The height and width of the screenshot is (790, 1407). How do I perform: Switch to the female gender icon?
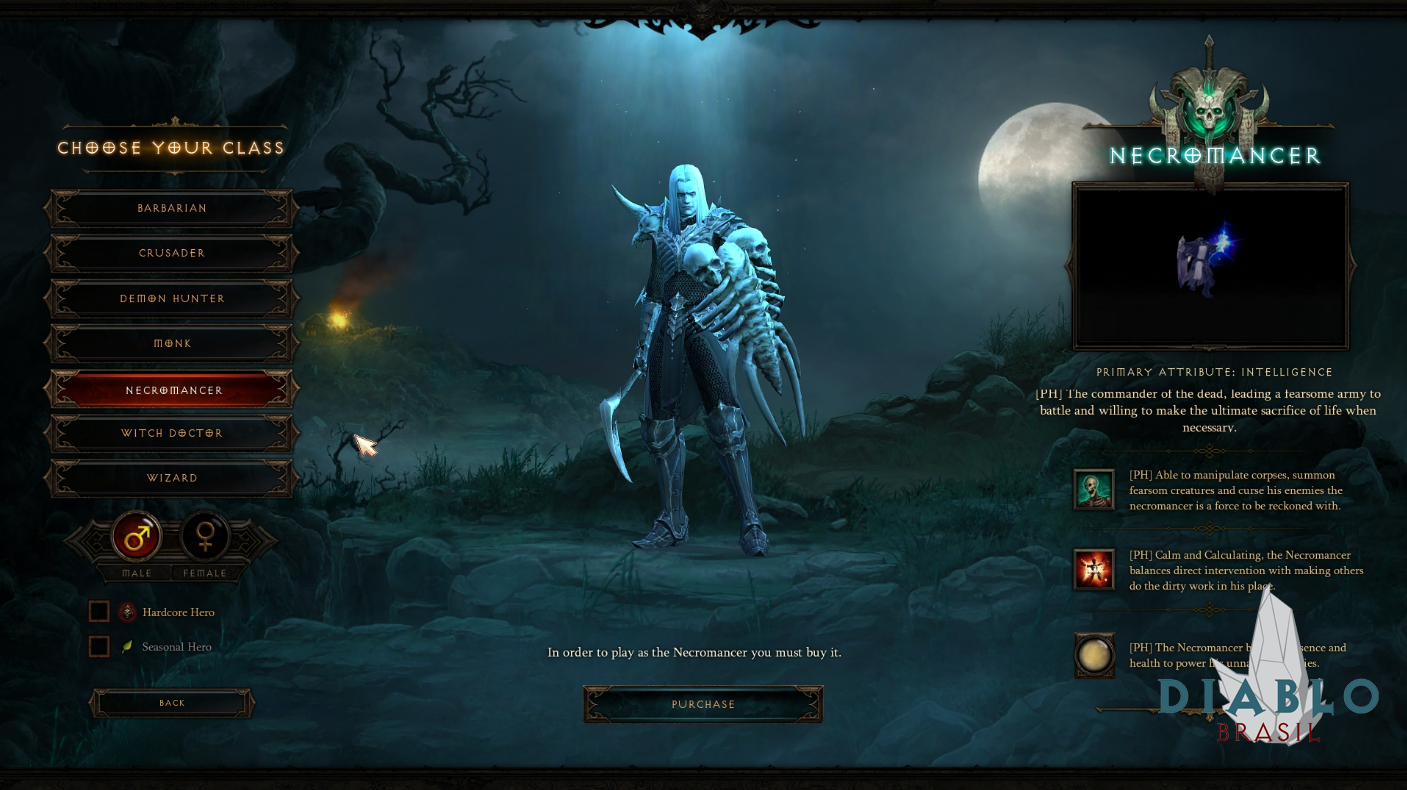205,538
